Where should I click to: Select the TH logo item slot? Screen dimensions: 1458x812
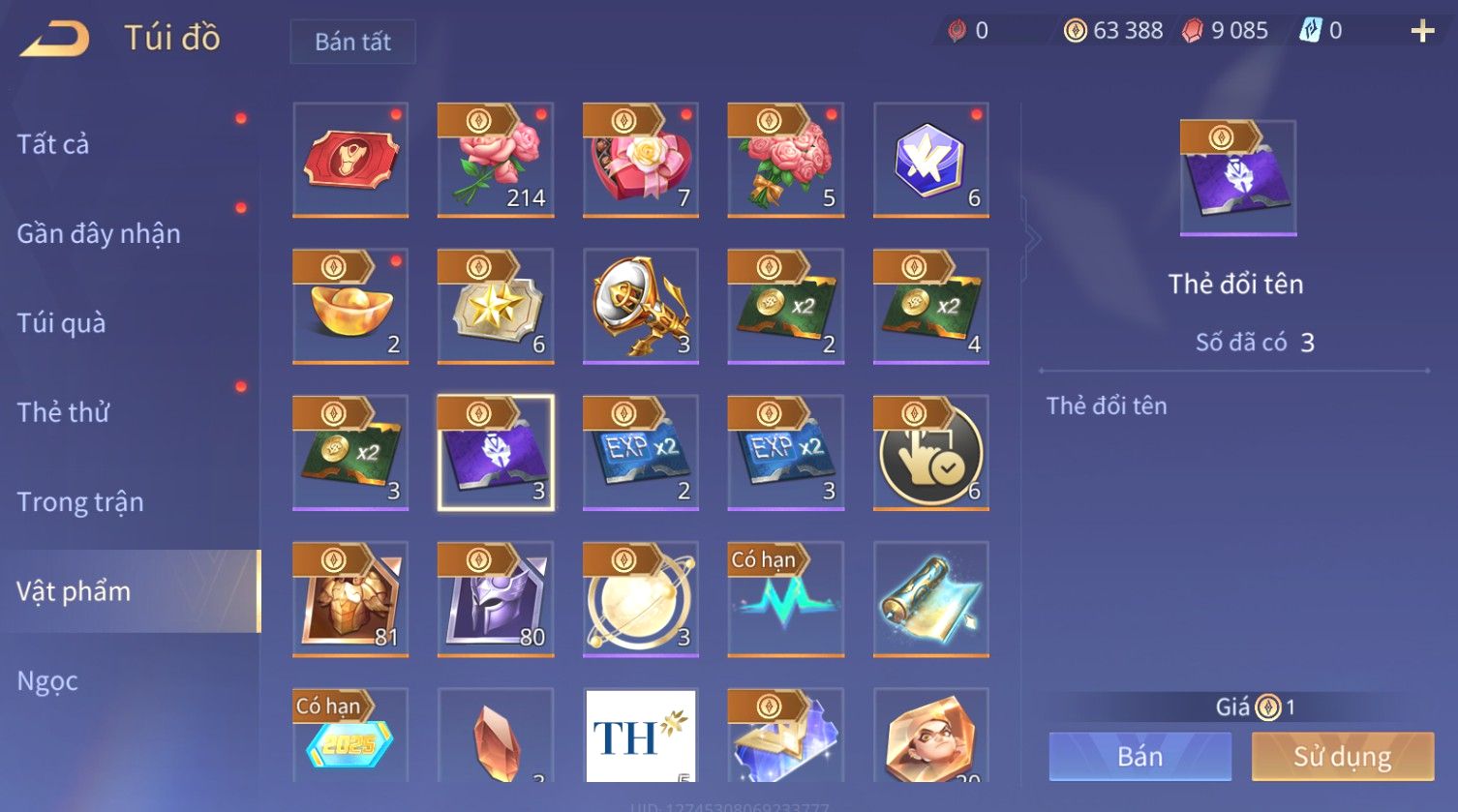(x=641, y=736)
